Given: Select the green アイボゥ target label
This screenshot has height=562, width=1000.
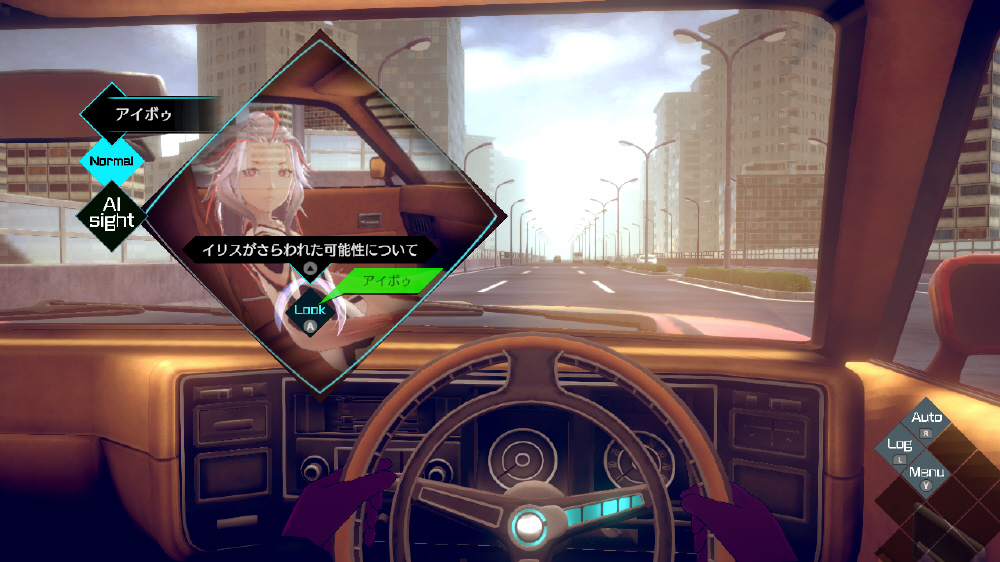Looking at the screenshot, I should click(386, 281).
